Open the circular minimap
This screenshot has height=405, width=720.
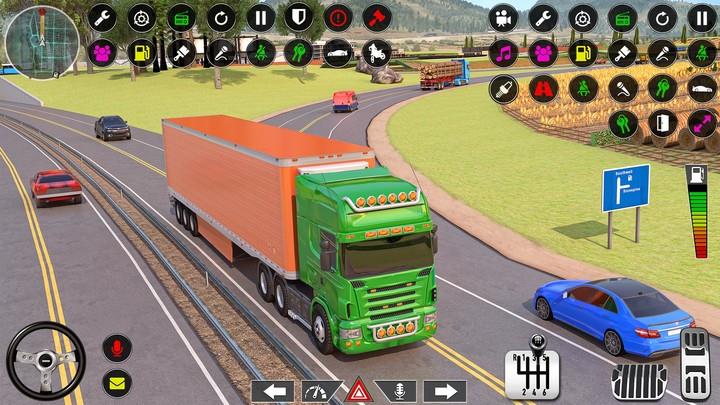[x=41, y=41]
